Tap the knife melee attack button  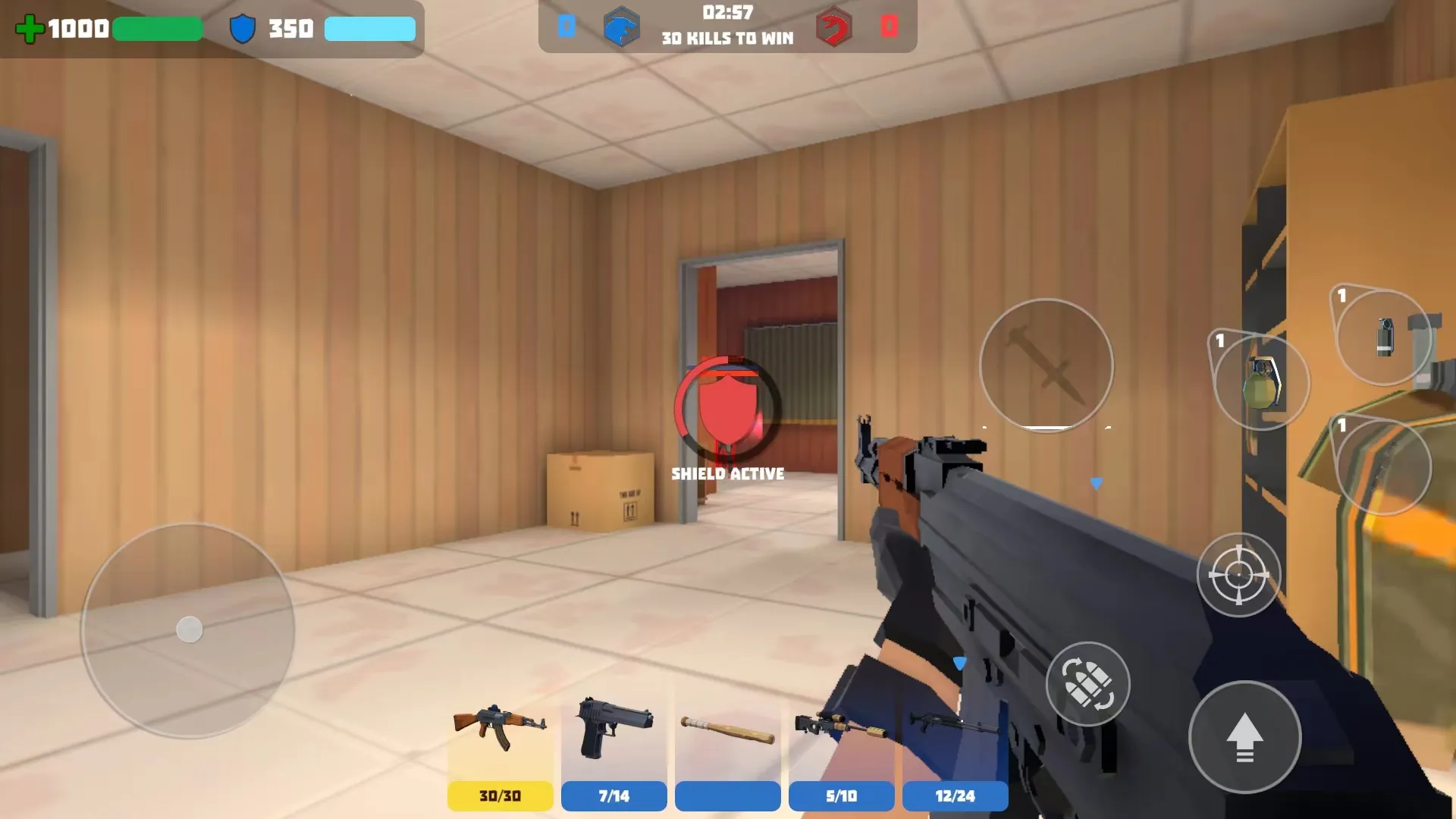click(1046, 366)
